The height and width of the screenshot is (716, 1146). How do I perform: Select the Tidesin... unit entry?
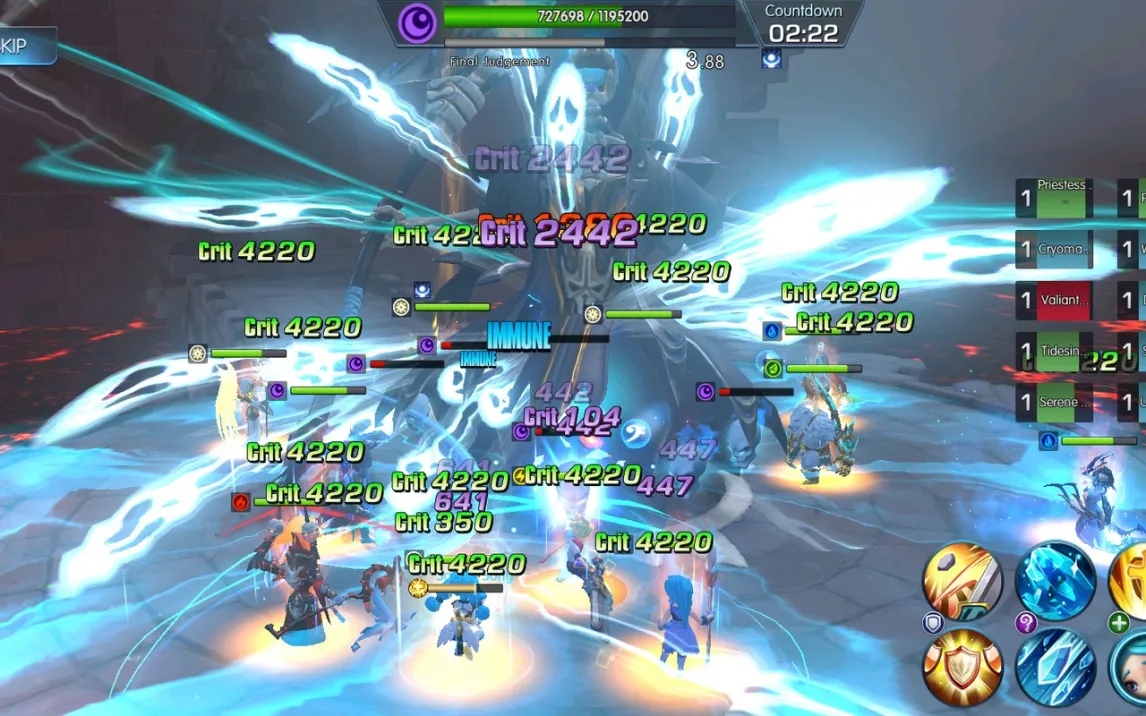point(1054,351)
